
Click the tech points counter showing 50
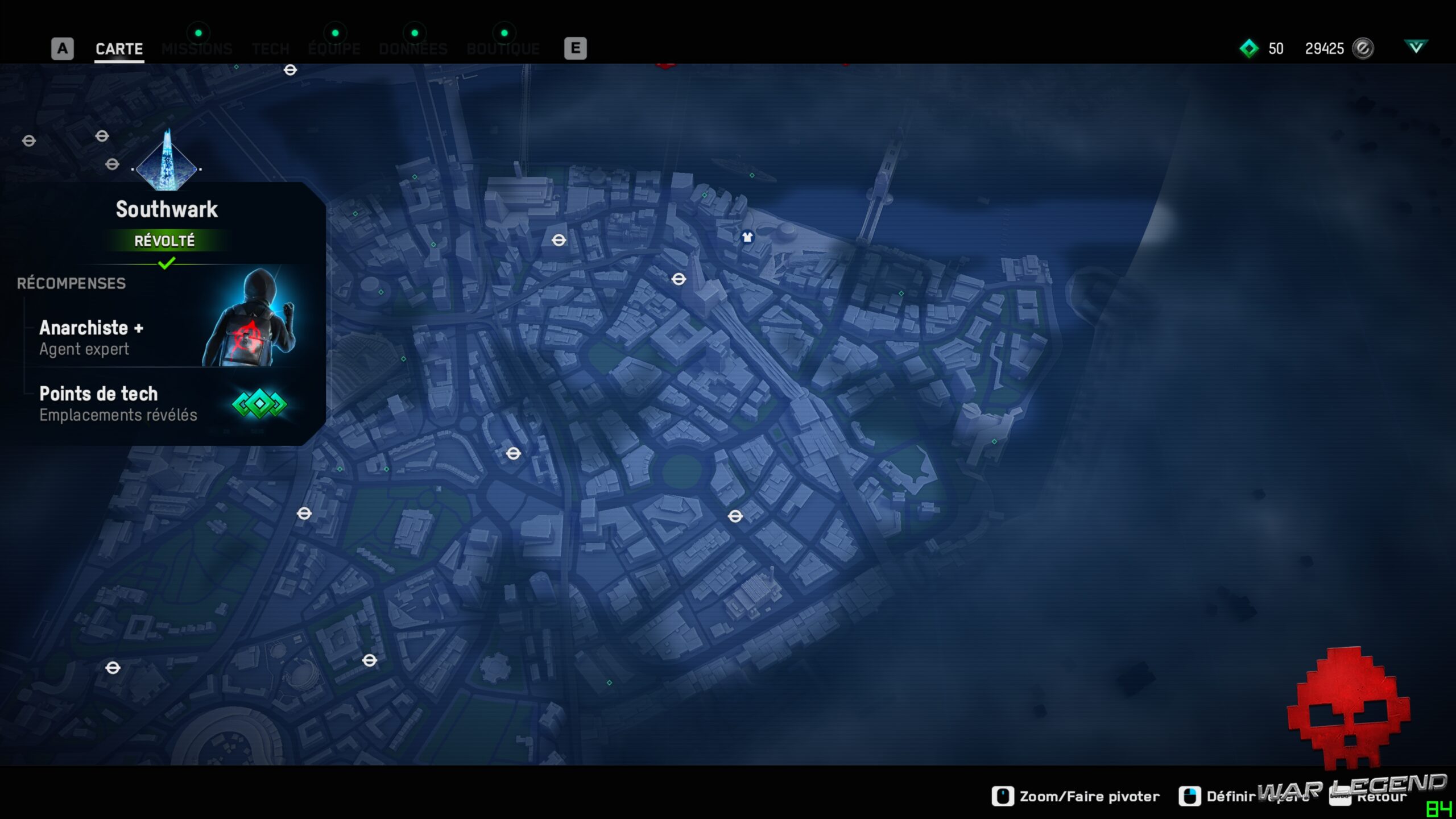click(x=1276, y=49)
